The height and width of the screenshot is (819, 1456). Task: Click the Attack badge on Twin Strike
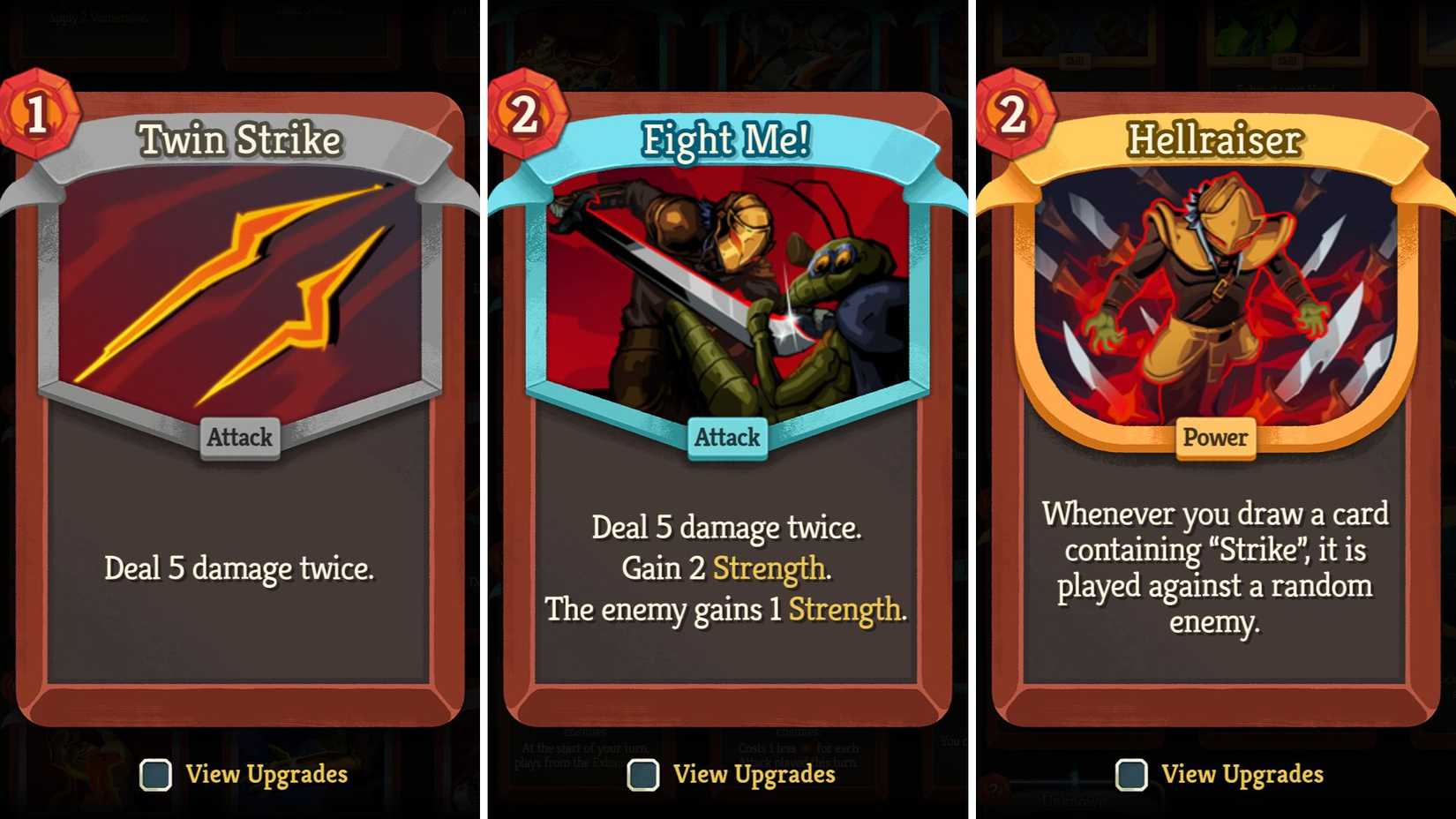click(x=239, y=437)
